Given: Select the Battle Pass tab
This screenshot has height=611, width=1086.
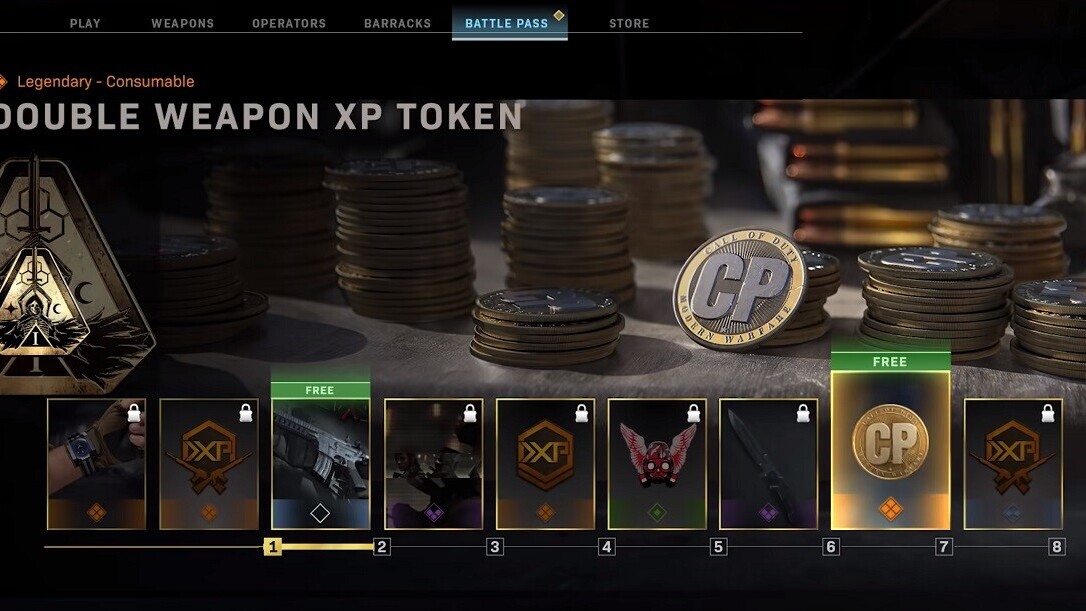Looking at the screenshot, I should point(509,23).
